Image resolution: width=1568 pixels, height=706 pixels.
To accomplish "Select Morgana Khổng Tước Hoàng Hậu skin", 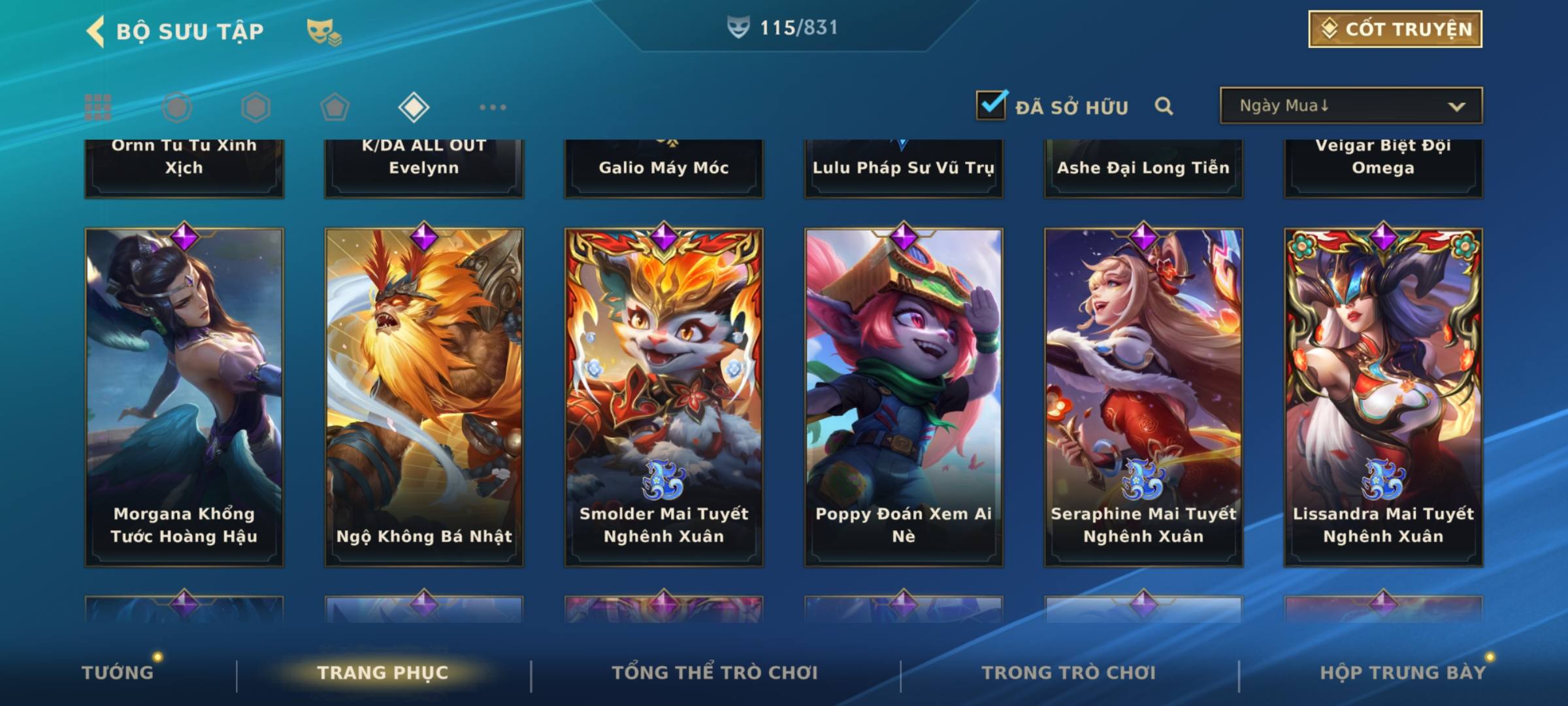I will coord(184,397).
